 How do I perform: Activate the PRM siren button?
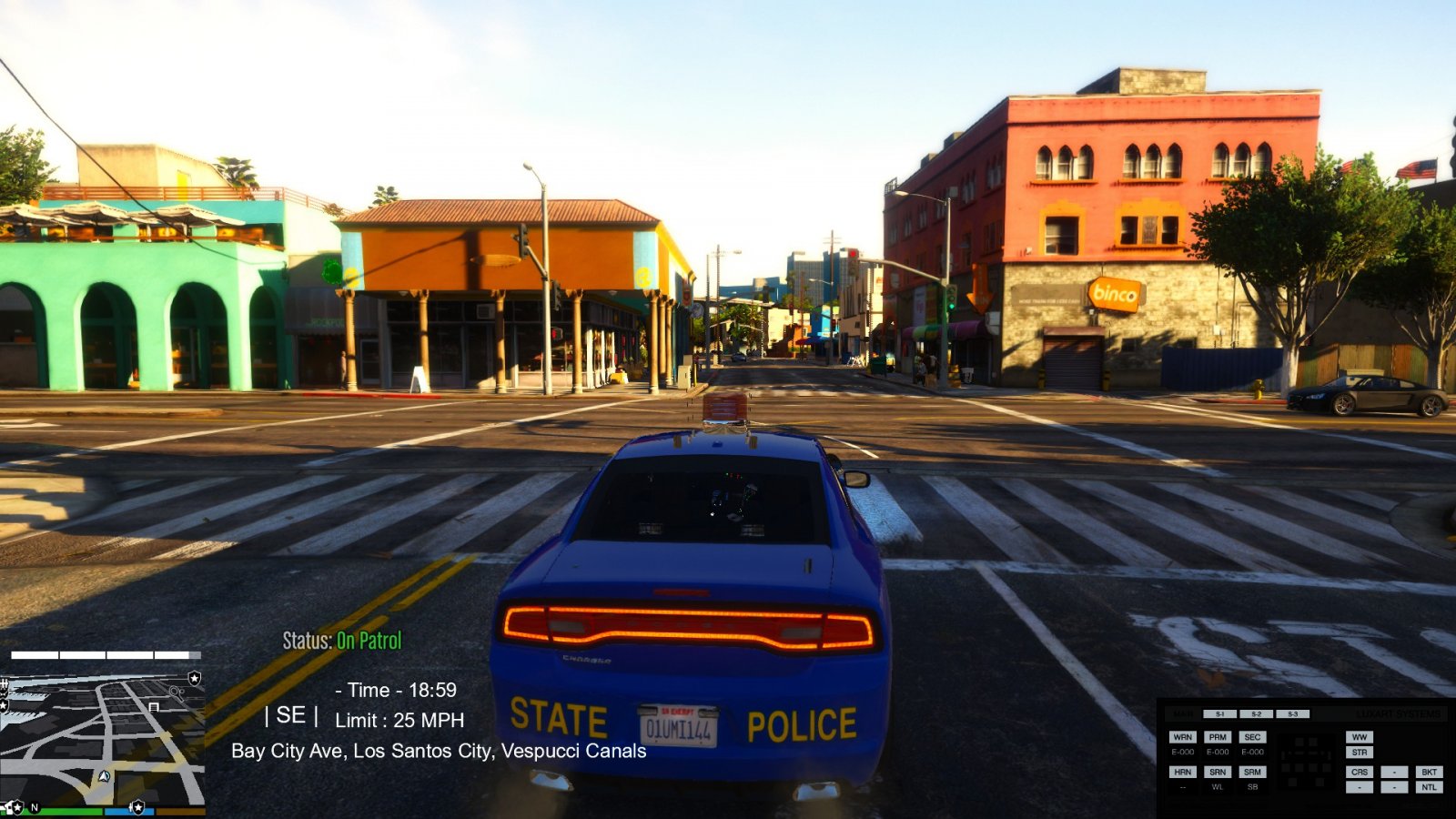[x=1218, y=737]
